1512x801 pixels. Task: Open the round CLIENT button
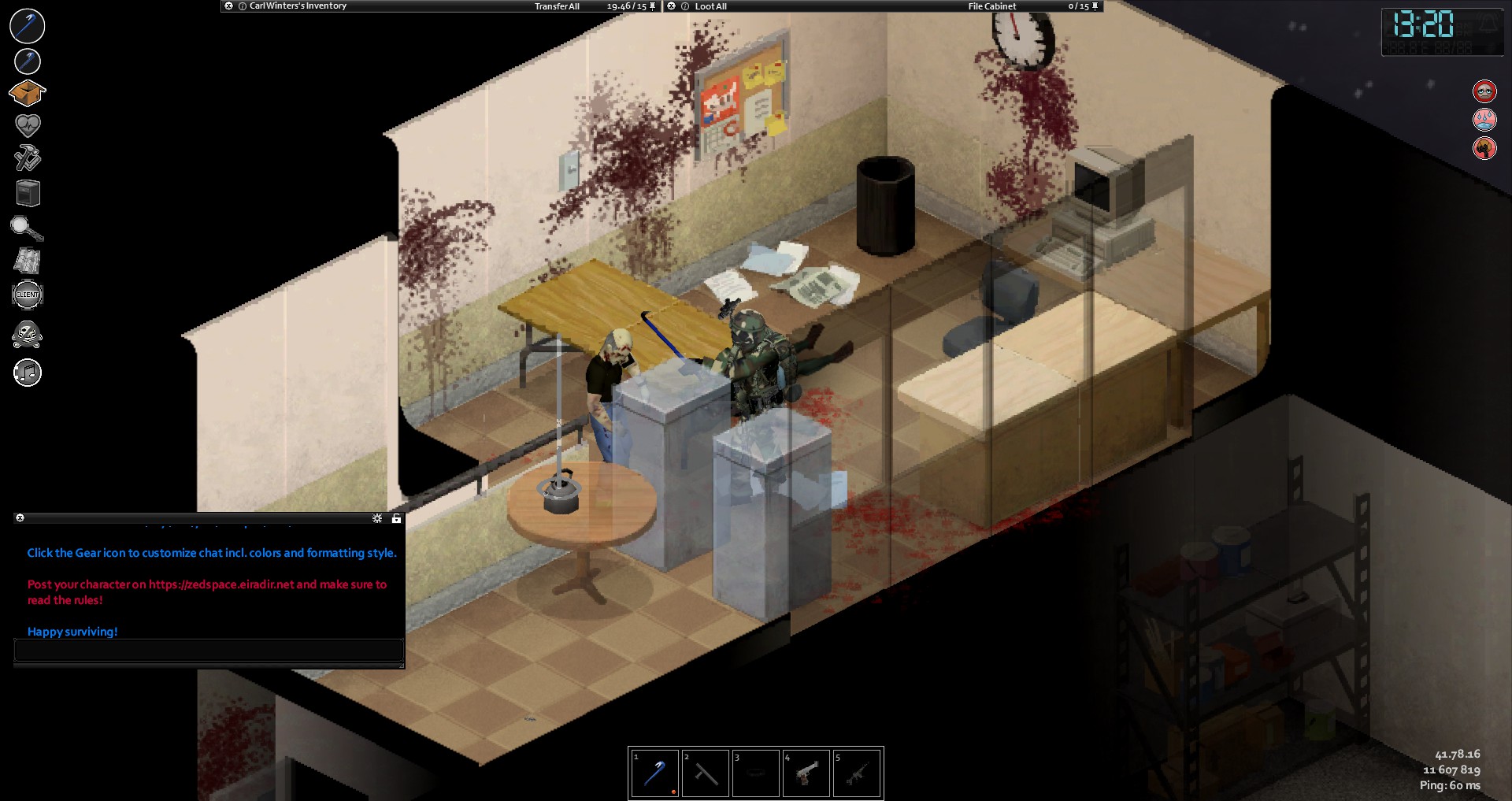28,295
